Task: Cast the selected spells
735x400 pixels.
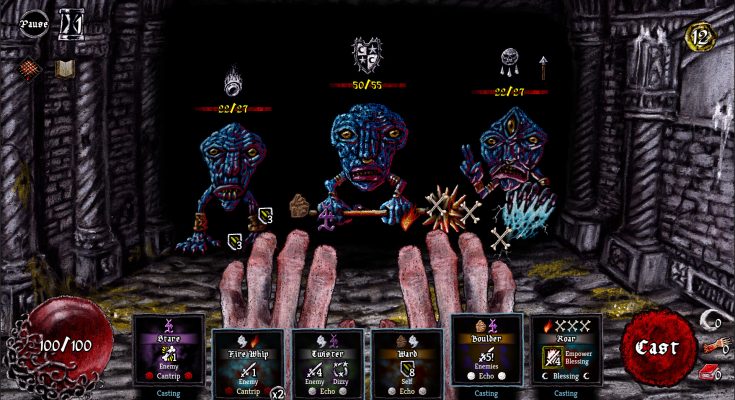Action: [x=659, y=348]
